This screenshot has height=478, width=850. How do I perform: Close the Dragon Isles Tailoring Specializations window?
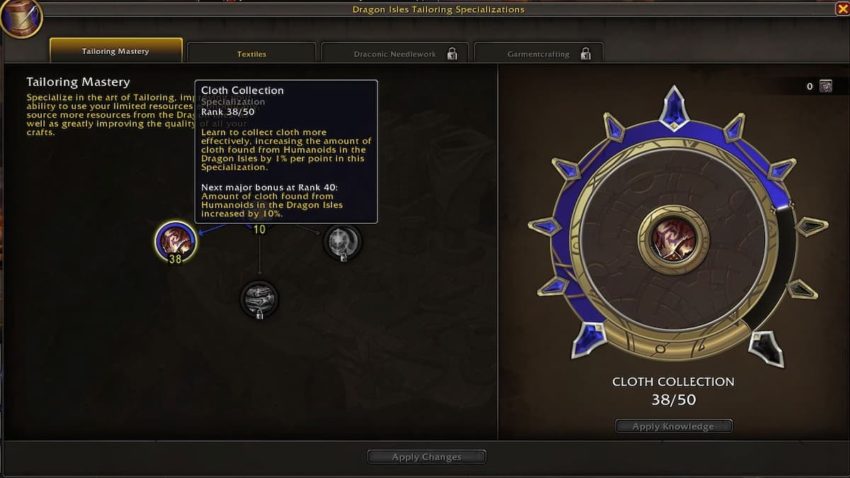[841, 9]
